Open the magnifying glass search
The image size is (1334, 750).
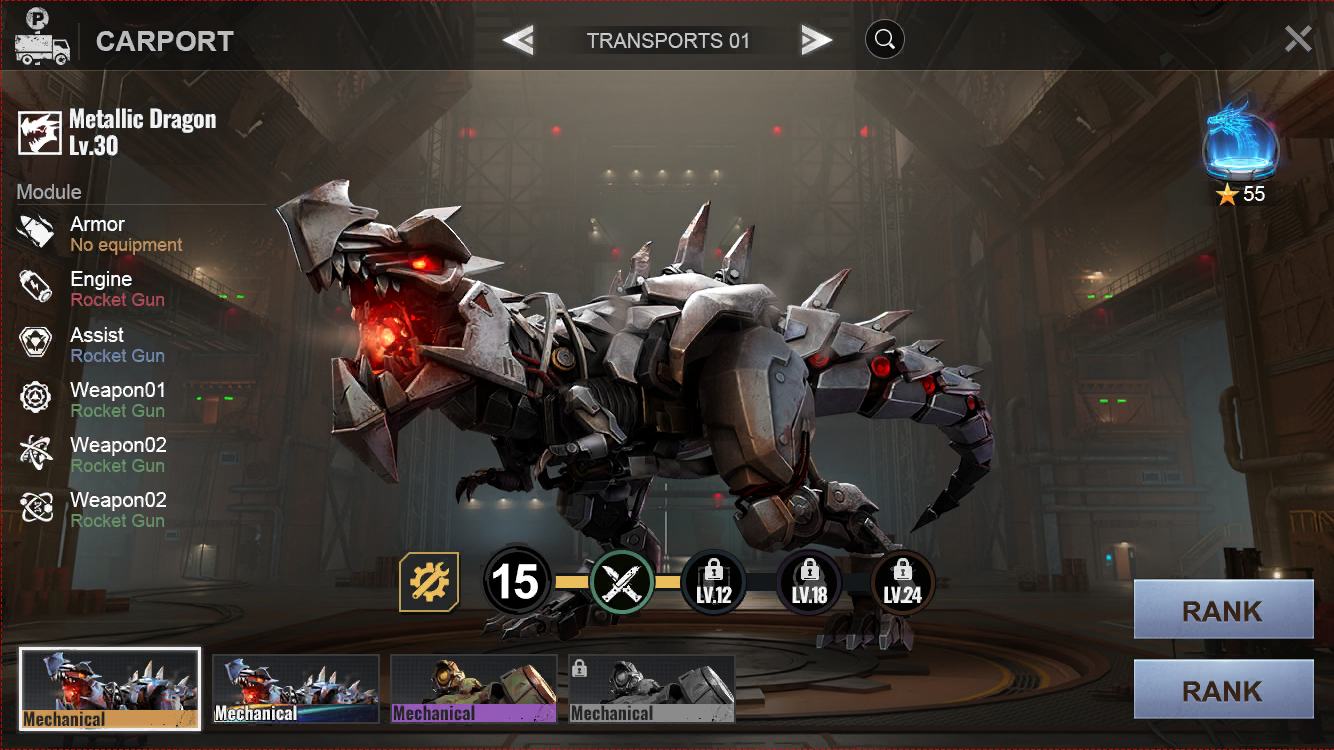tap(884, 40)
